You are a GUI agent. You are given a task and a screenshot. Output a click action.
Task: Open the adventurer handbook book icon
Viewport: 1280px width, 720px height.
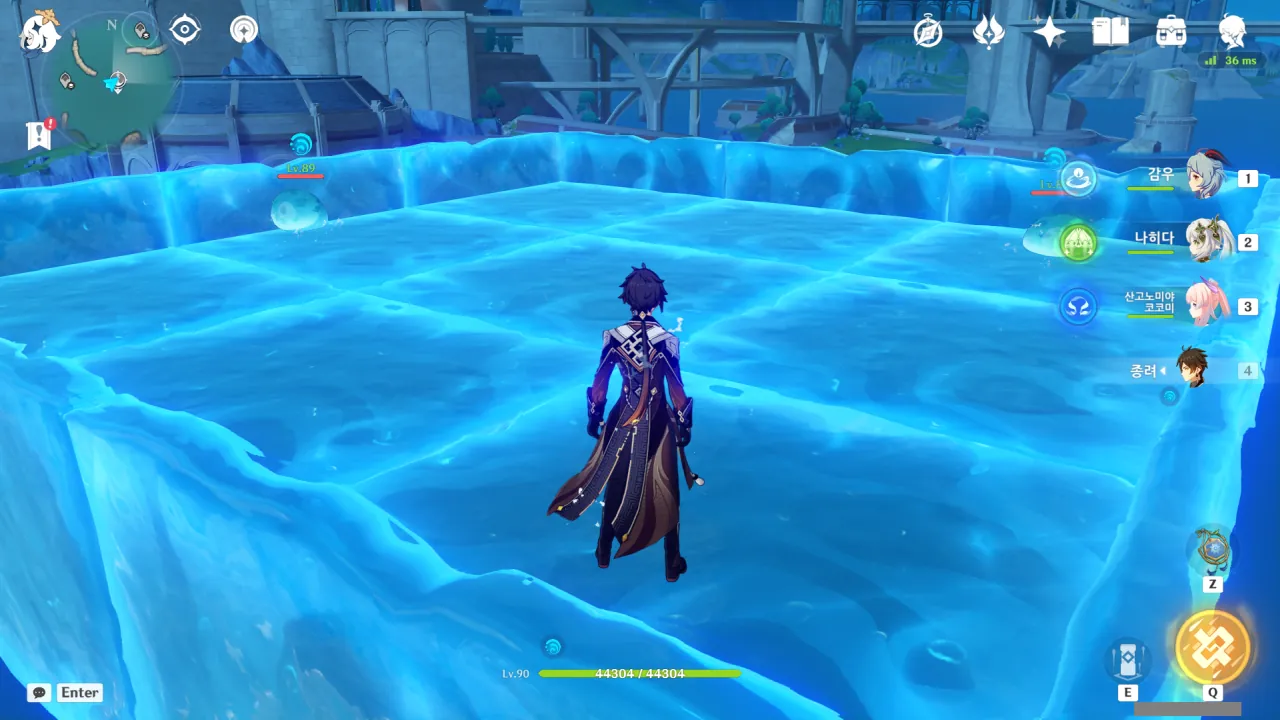click(x=1110, y=32)
